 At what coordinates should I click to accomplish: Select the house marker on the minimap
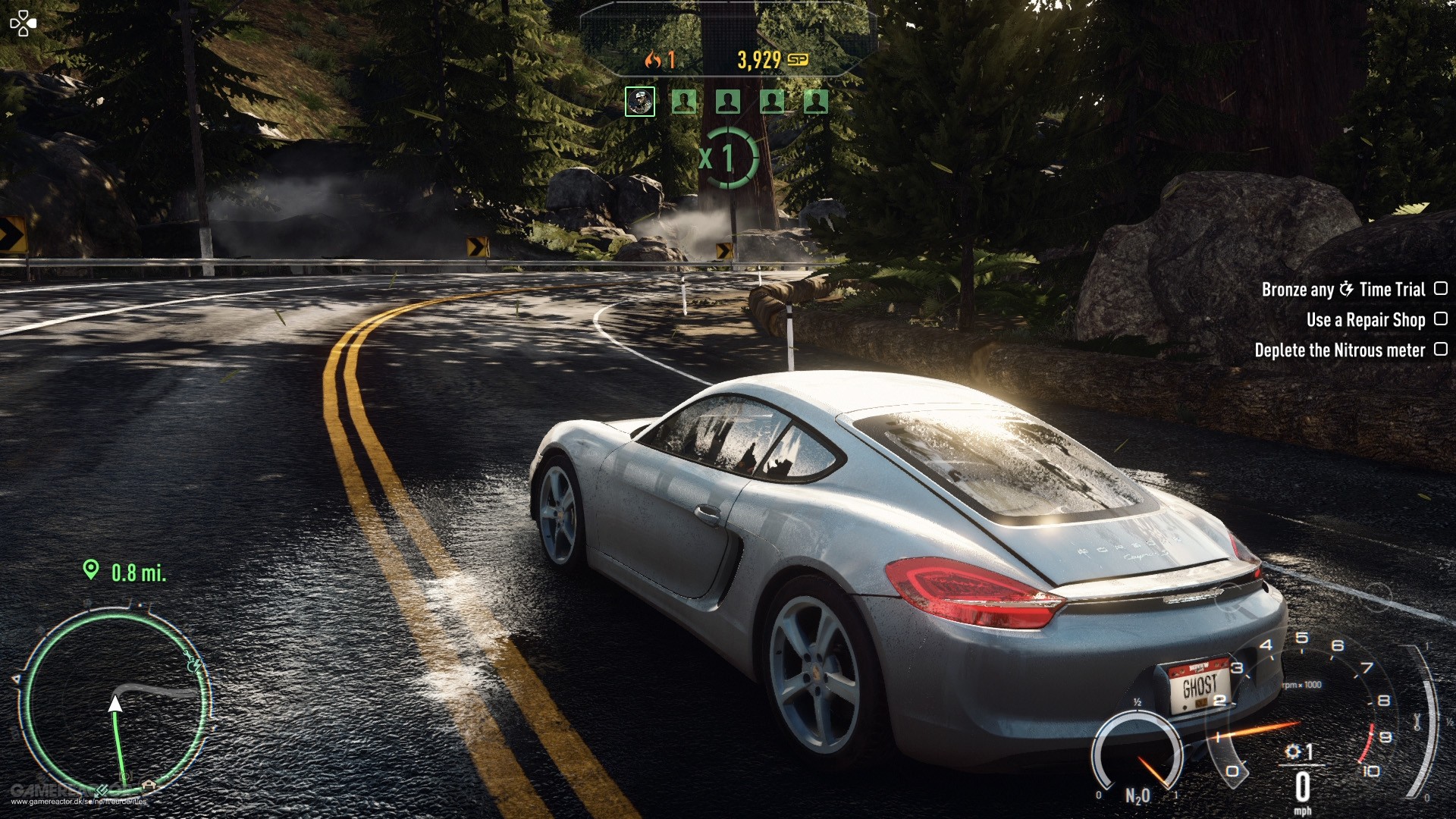click(x=149, y=785)
